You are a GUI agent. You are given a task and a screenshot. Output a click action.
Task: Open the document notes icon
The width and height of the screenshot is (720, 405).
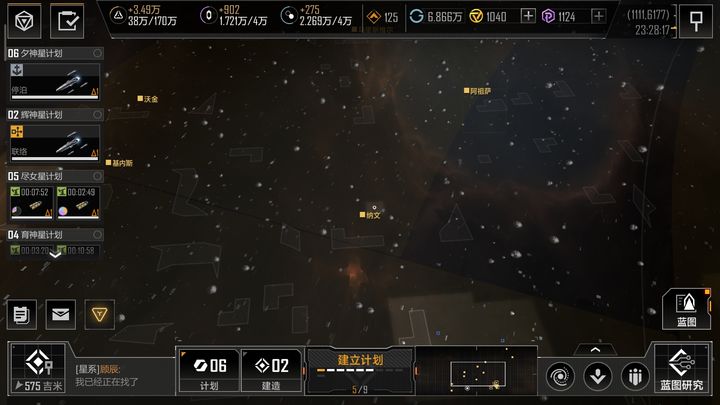tap(20, 314)
